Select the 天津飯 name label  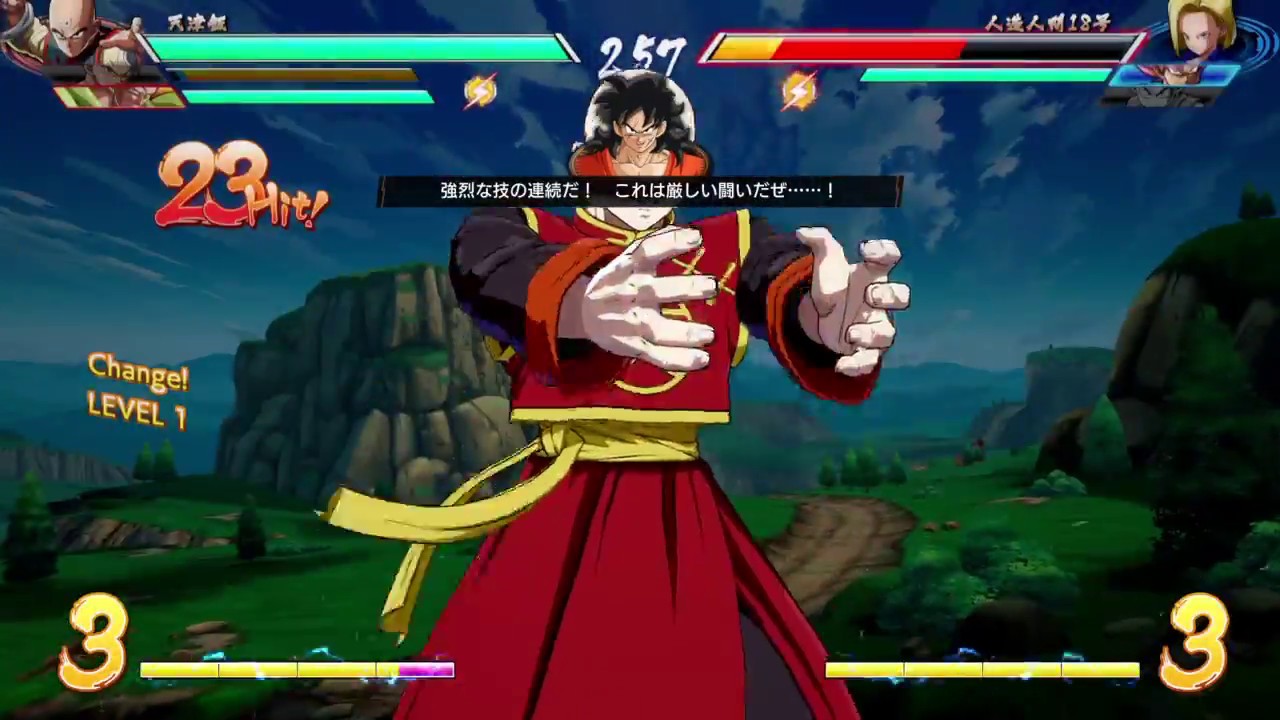(199, 24)
